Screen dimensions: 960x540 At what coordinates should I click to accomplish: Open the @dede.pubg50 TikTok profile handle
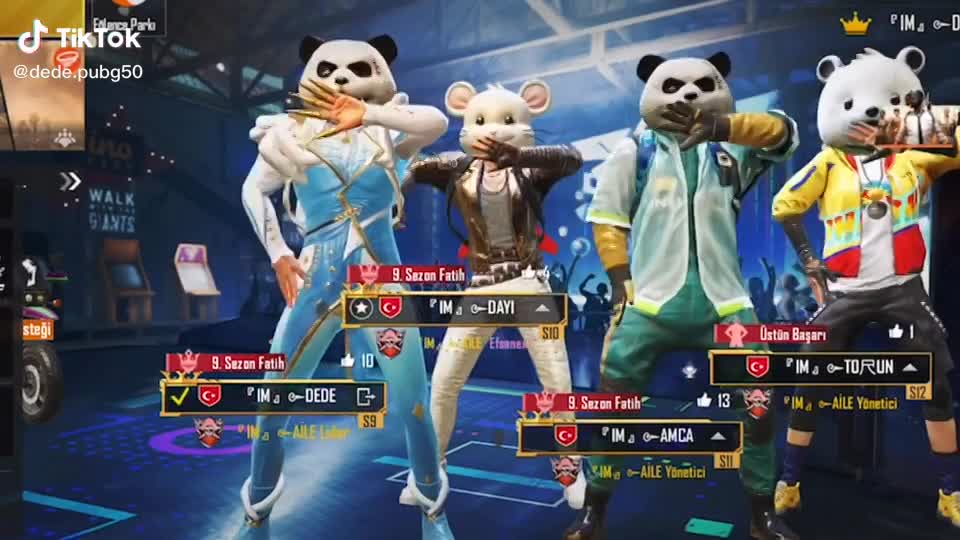coord(78,72)
